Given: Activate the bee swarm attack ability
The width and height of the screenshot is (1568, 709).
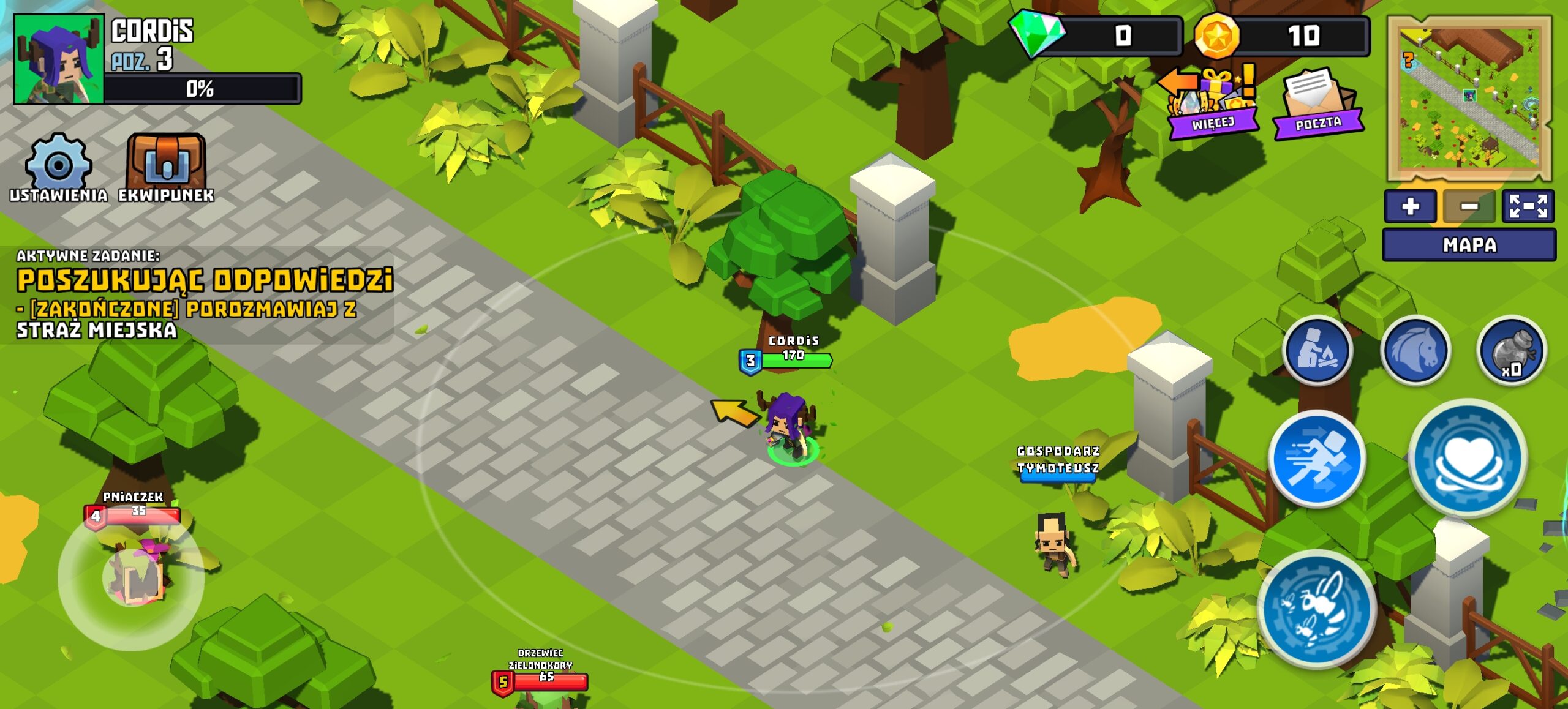Looking at the screenshot, I should tap(1317, 607).
